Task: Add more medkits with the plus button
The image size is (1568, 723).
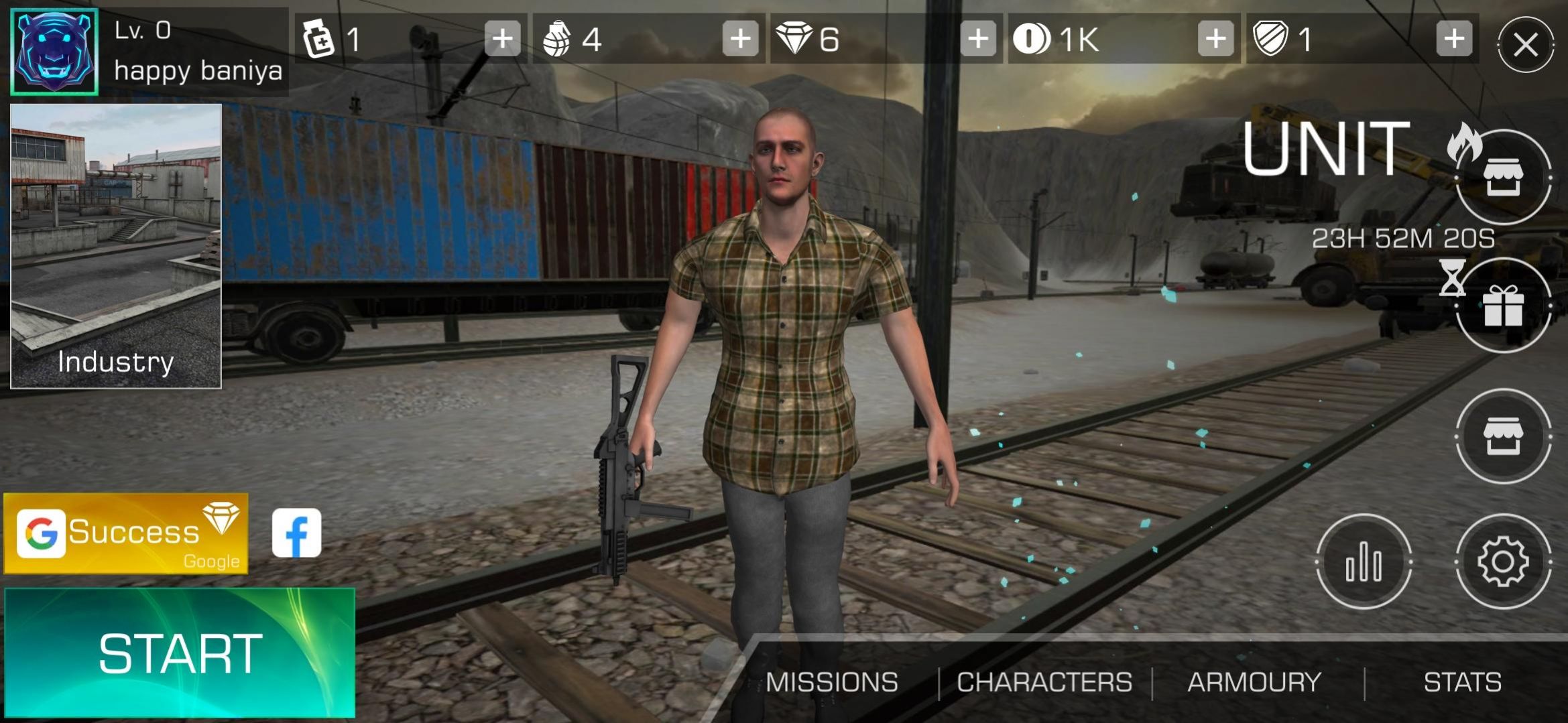Action: click(x=503, y=39)
